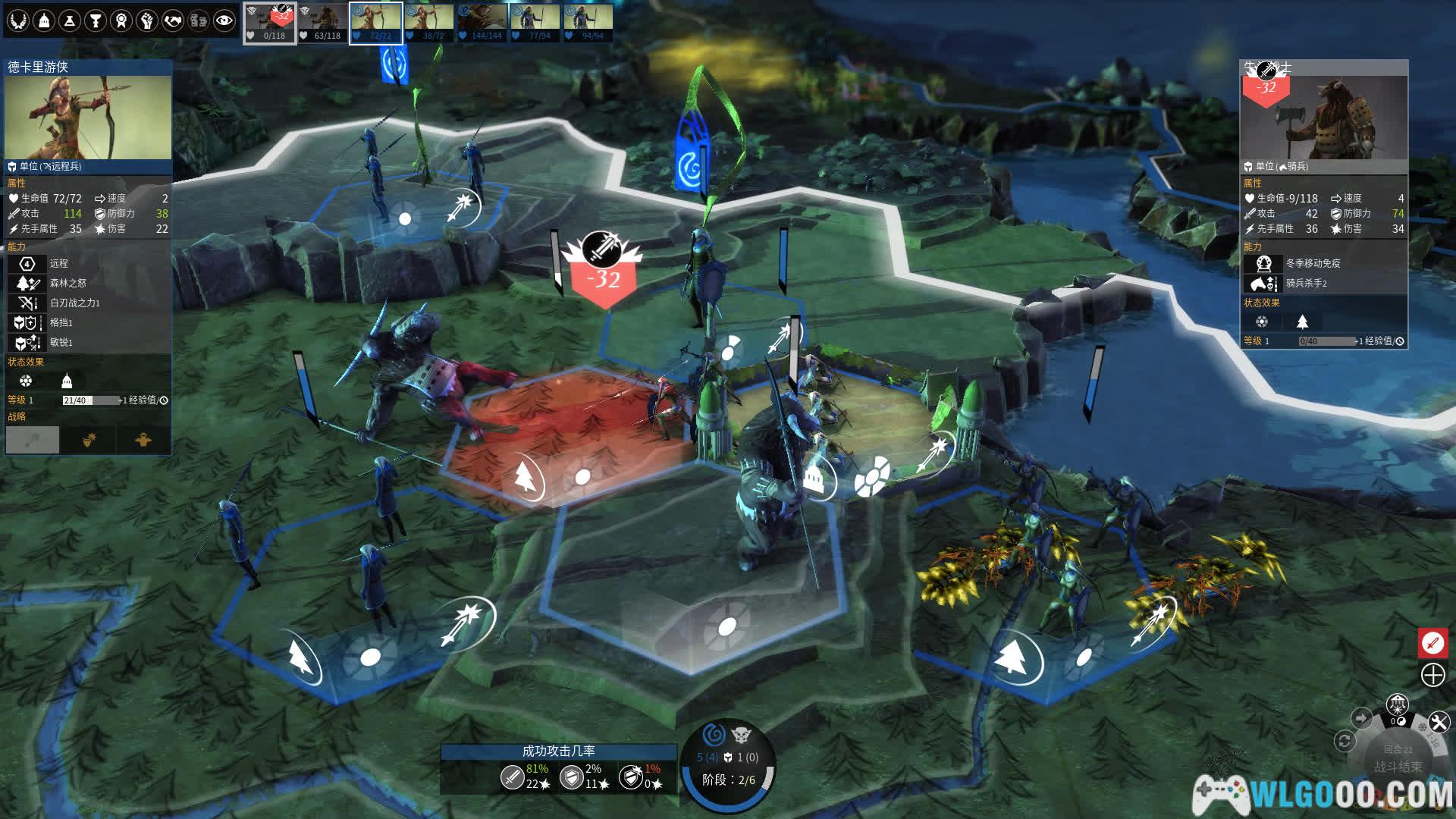The width and height of the screenshot is (1456, 819).
Task: Click the 战斗结束 end battle dial
Action: [1398, 766]
